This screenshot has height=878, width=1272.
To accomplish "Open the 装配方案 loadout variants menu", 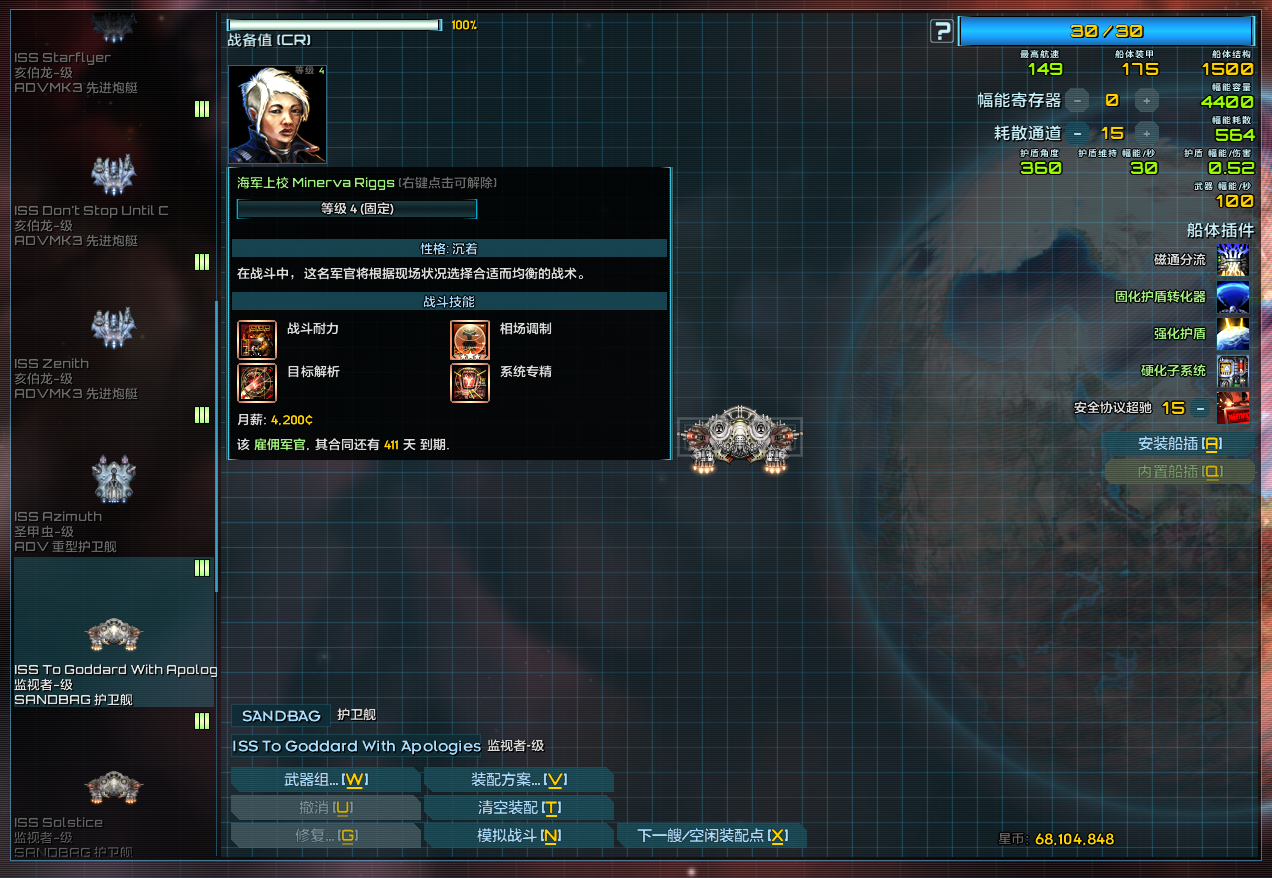I will coord(518,780).
